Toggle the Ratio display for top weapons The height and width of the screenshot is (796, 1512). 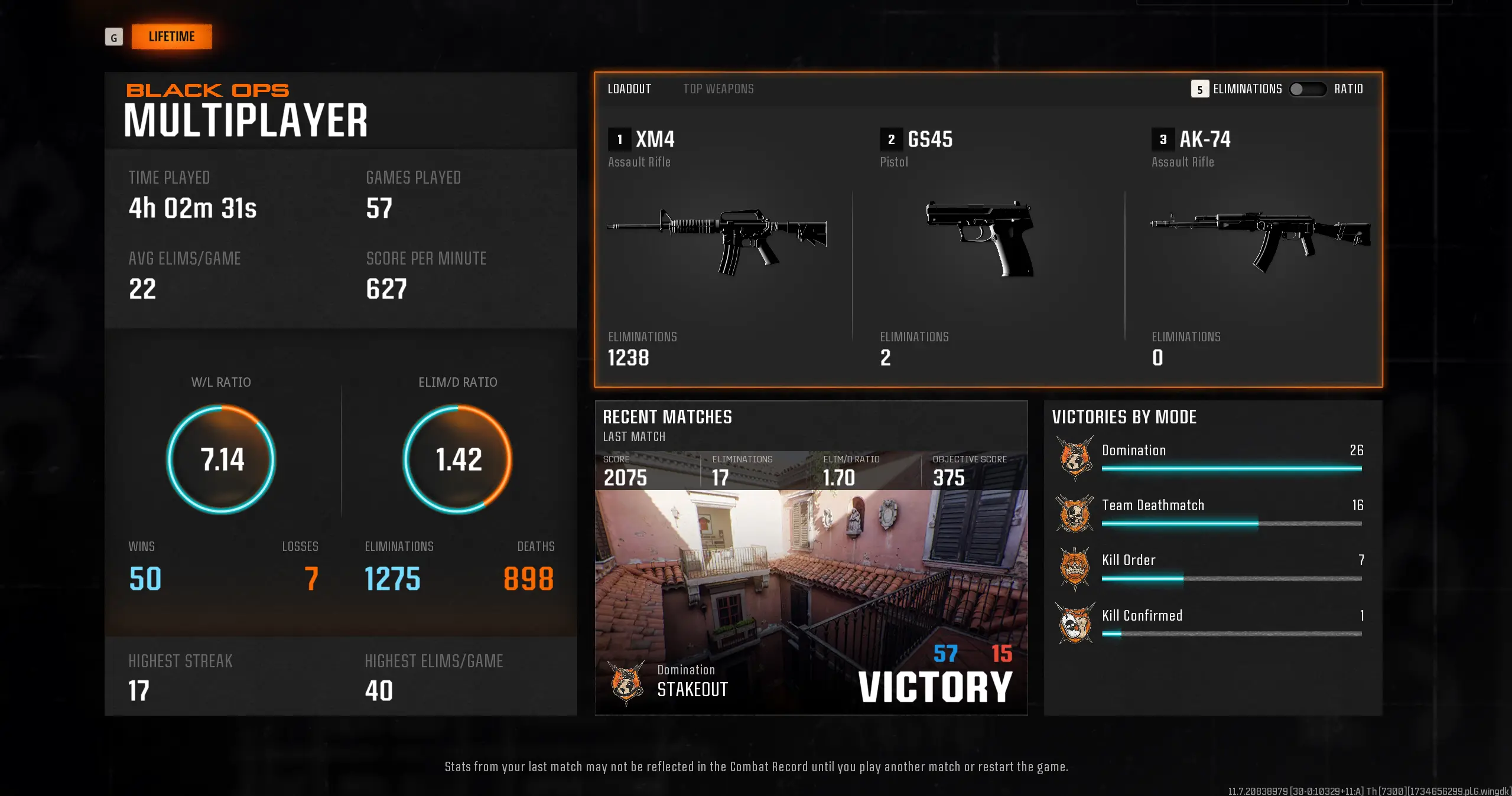[x=1308, y=89]
